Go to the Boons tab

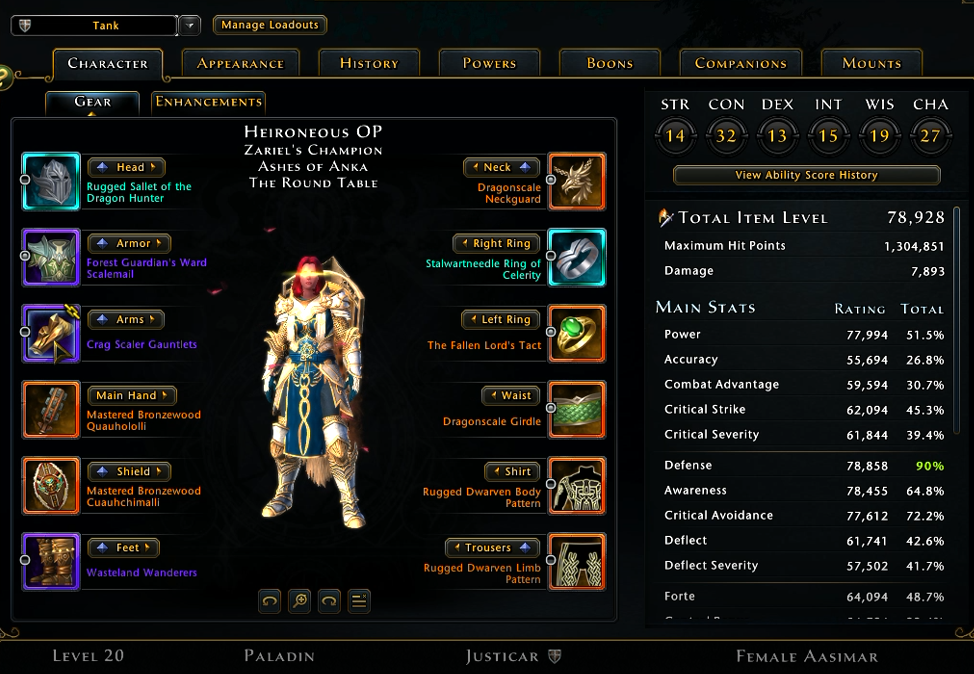[x=610, y=63]
